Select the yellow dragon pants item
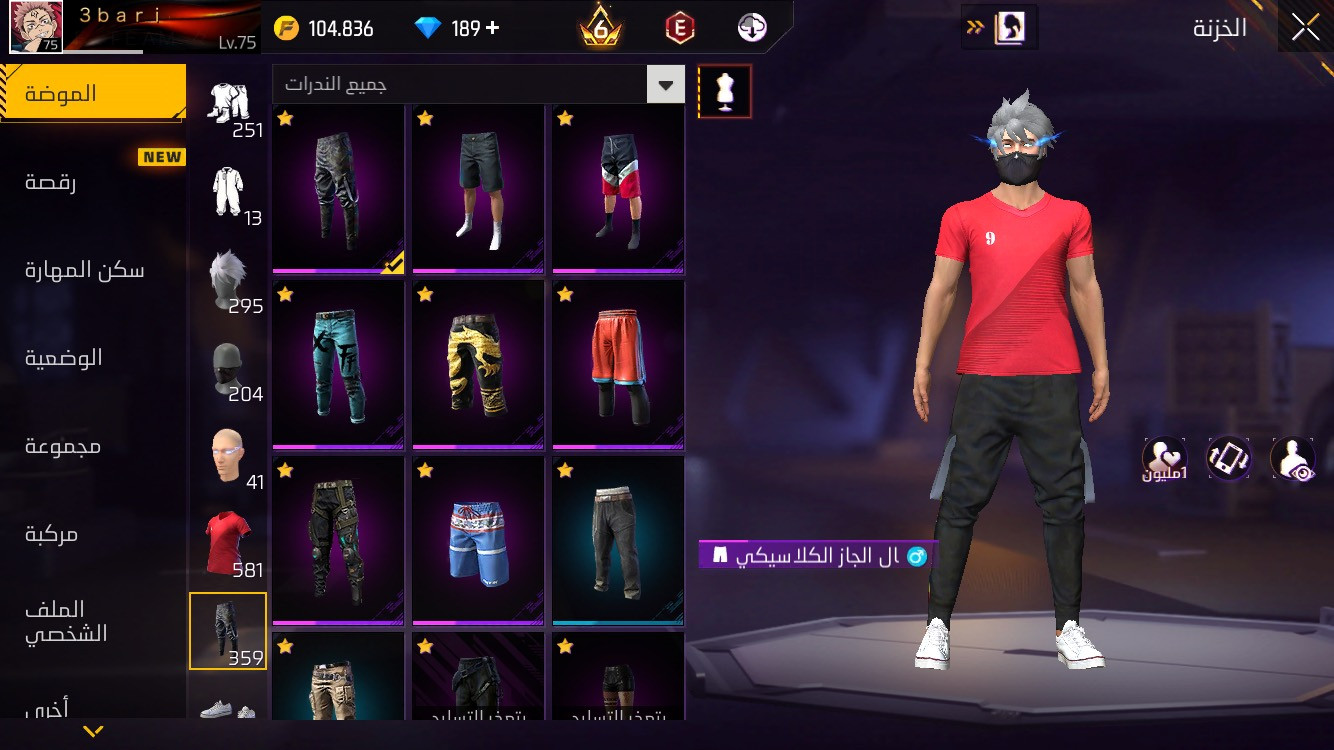This screenshot has width=1334, height=750. (x=478, y=365)
